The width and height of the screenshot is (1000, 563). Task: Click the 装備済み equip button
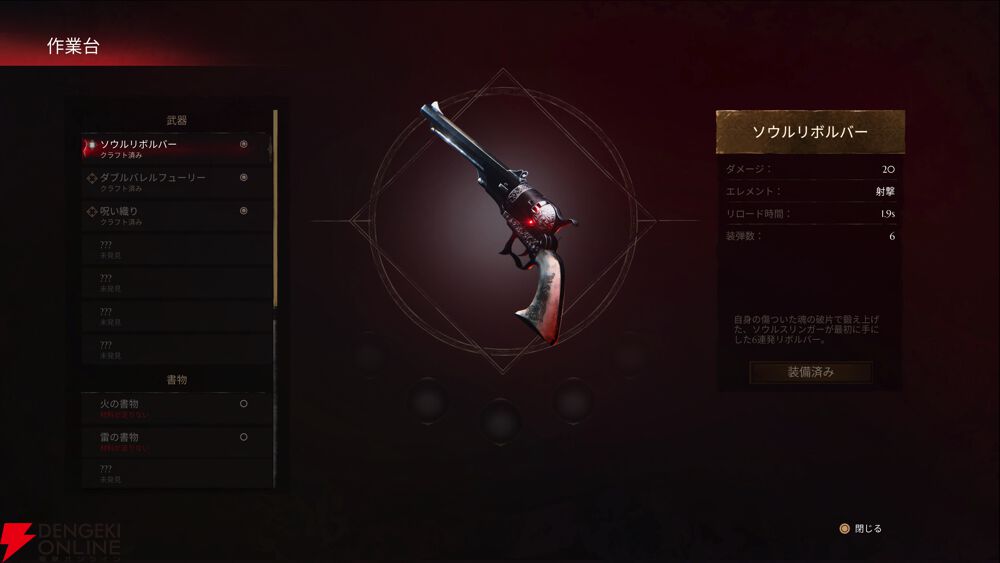point(810,372)
